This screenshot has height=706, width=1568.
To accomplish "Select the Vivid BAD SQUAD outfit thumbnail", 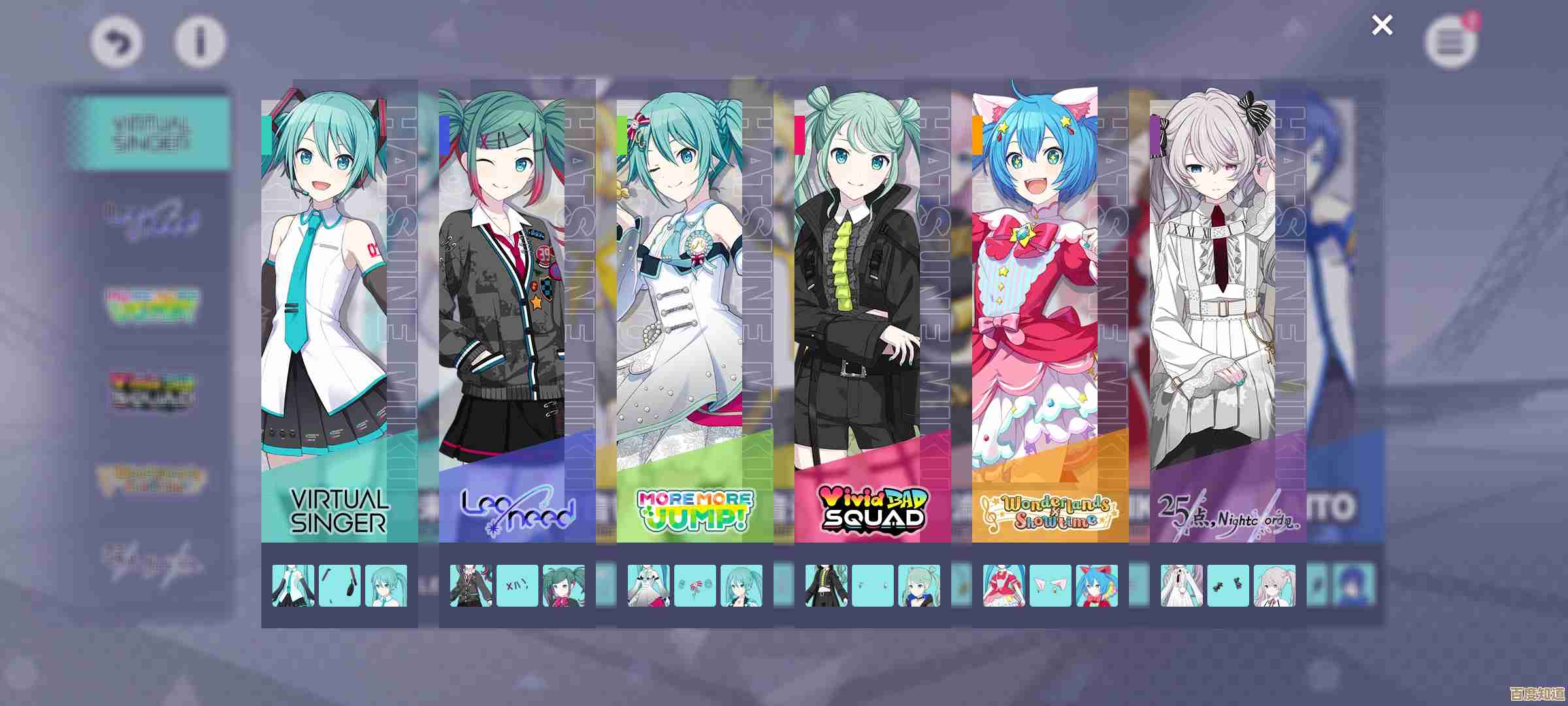I will tap(827, 586).
